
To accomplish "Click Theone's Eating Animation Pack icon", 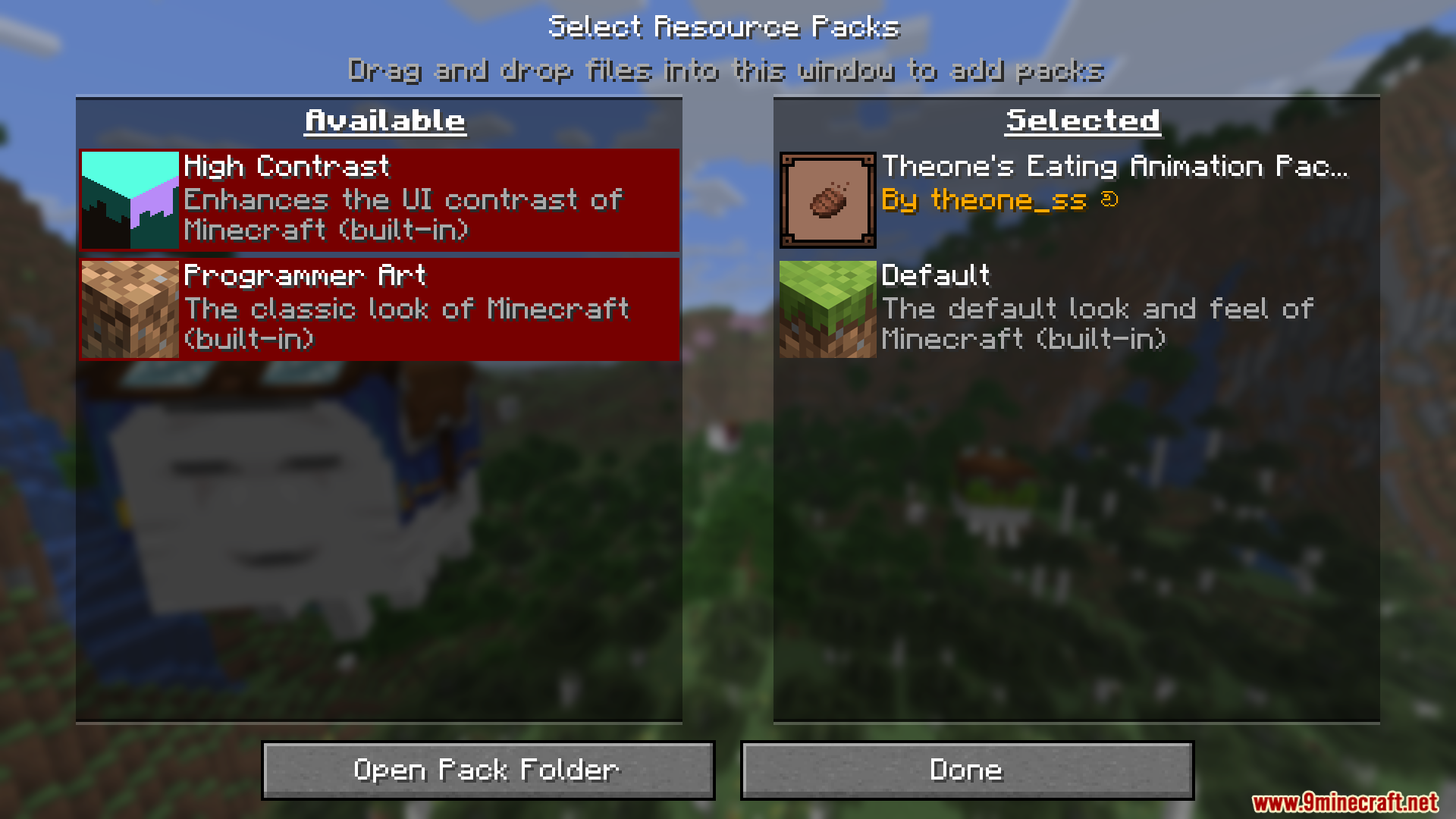I will tap(827, 200).
